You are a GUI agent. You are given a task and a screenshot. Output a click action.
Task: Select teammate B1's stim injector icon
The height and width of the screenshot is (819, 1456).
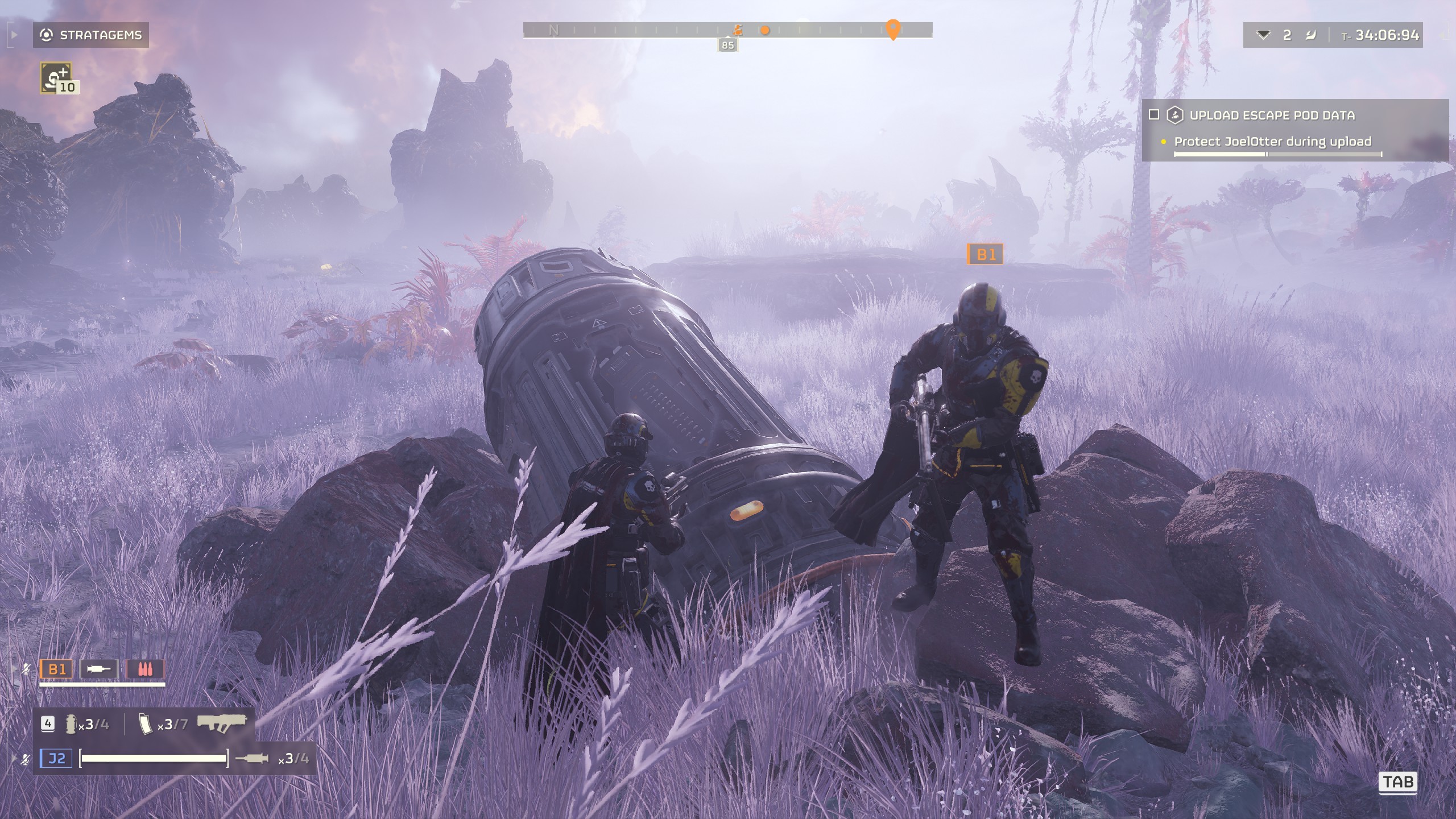coord(99,669)
